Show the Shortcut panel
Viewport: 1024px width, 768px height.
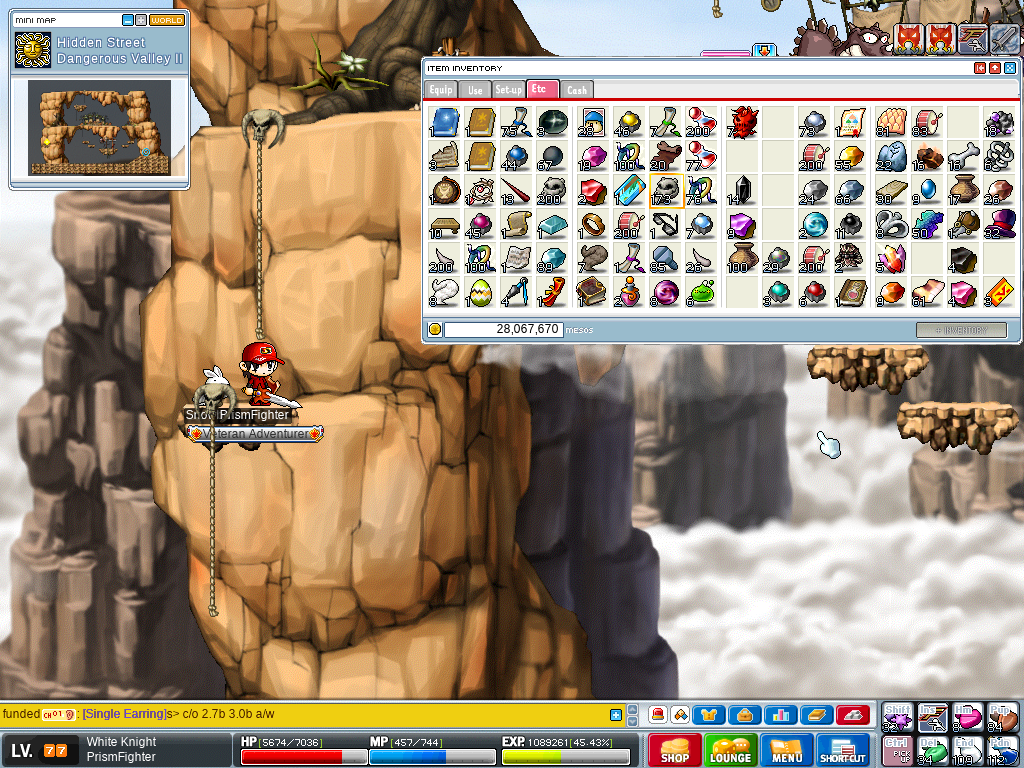pyautogui.click(x=843, y=750)
